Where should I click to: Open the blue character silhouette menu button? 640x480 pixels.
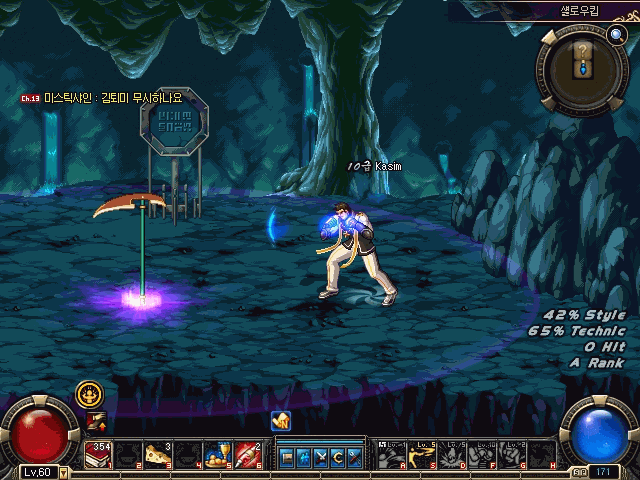pyautogui.click(x=304, y=457)
